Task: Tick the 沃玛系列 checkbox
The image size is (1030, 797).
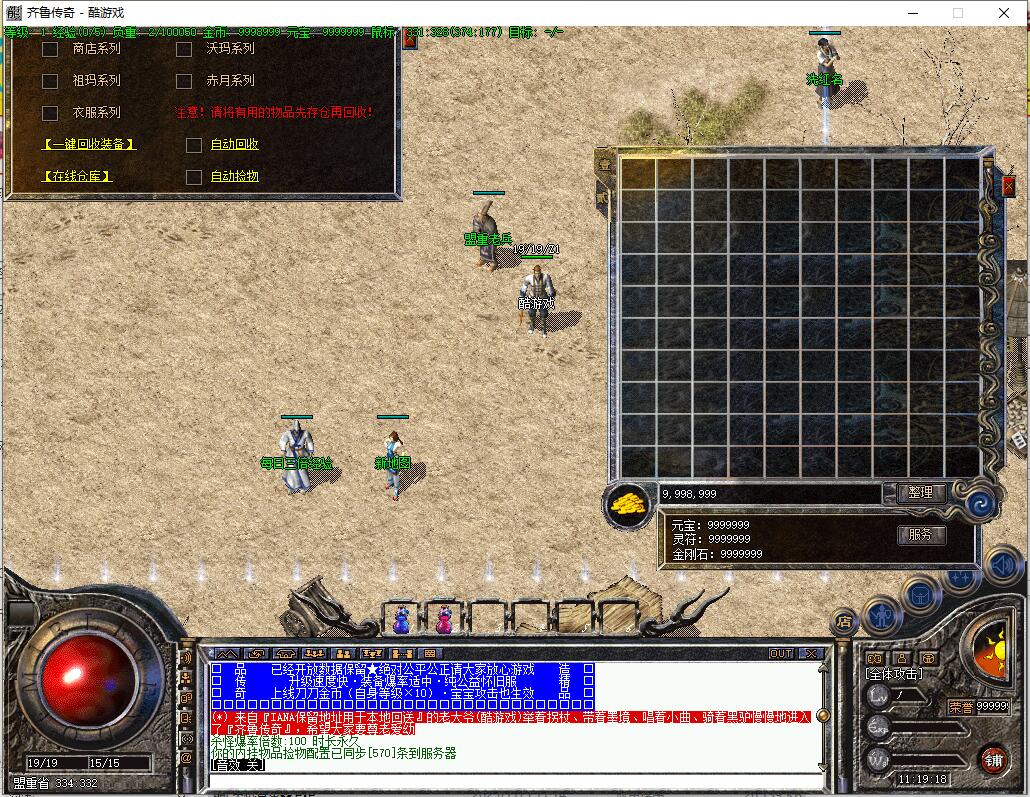Action: click(184, 49)
